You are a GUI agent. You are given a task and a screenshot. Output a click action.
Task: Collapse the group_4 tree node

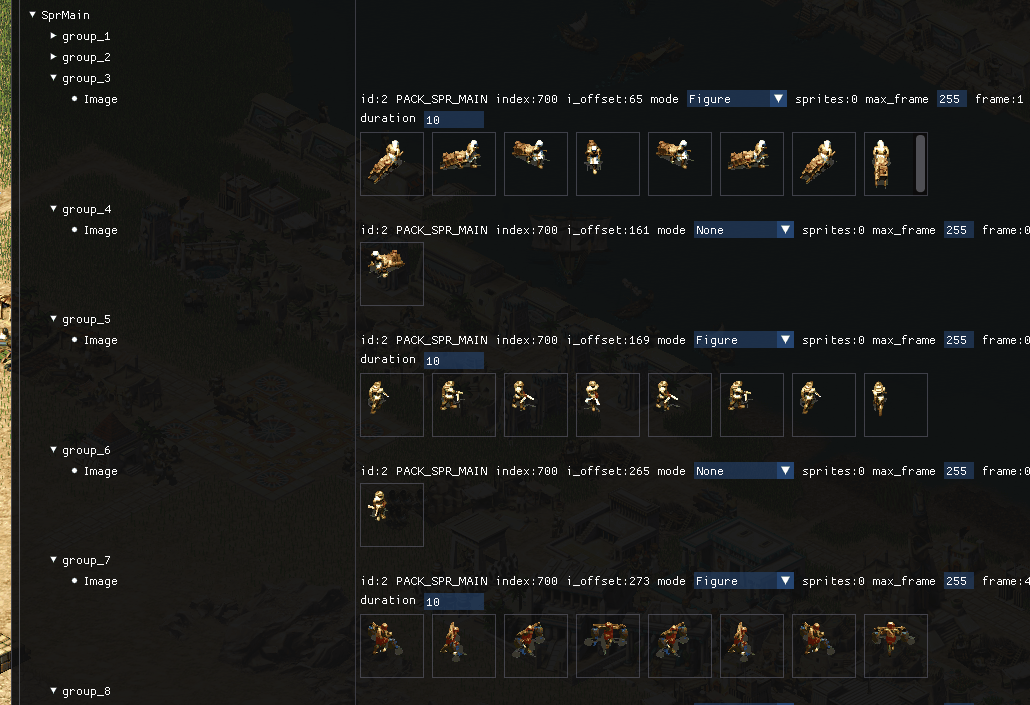click(x=54, y=209)
